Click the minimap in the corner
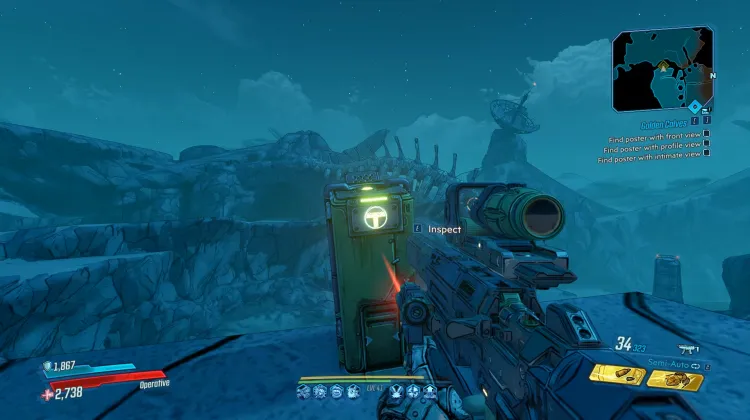The image size is (750, 420). point(663,68)
